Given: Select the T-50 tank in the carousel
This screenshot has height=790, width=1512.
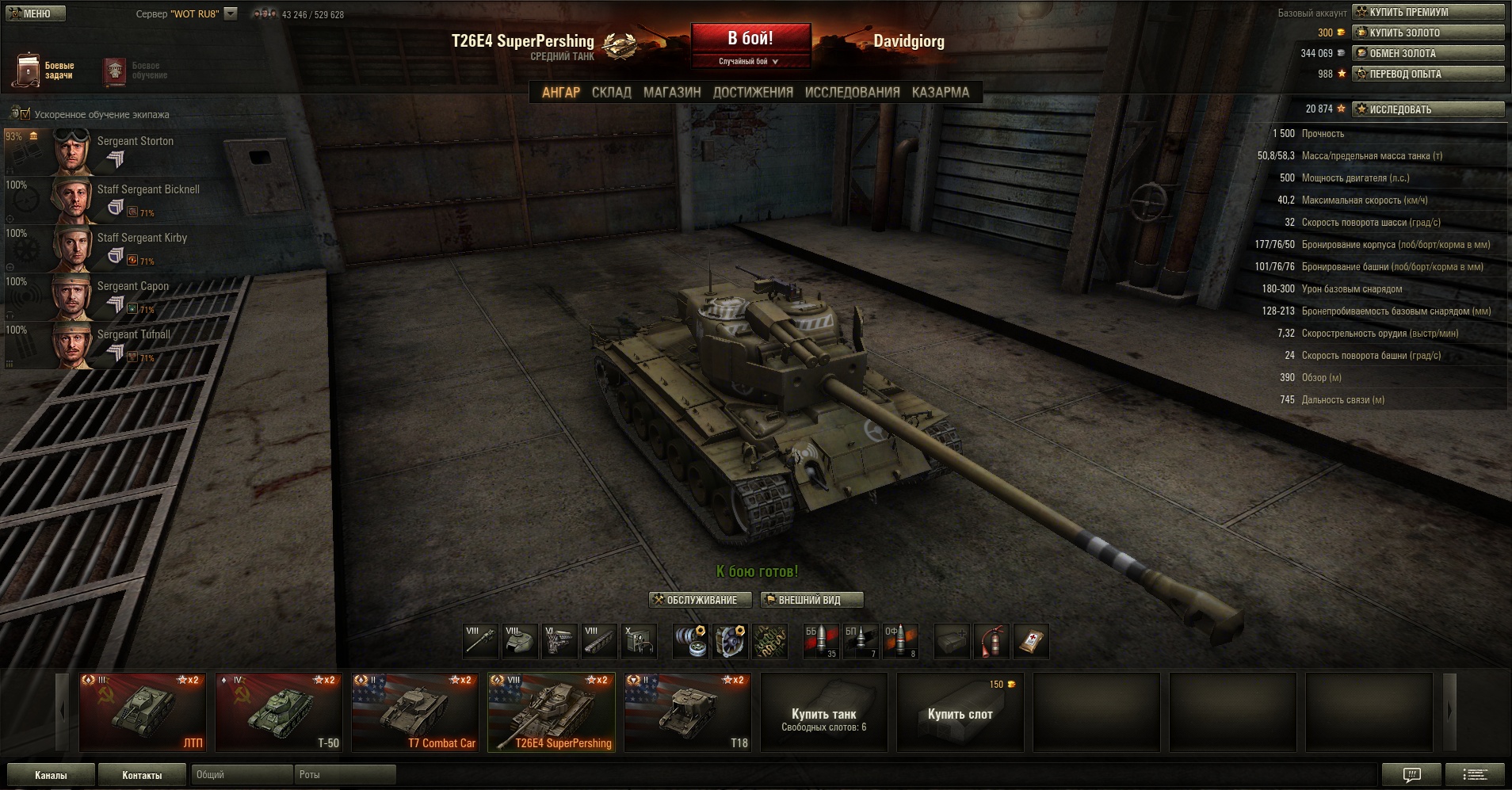Looking at the screenshot, I should (x=278, y=712).
